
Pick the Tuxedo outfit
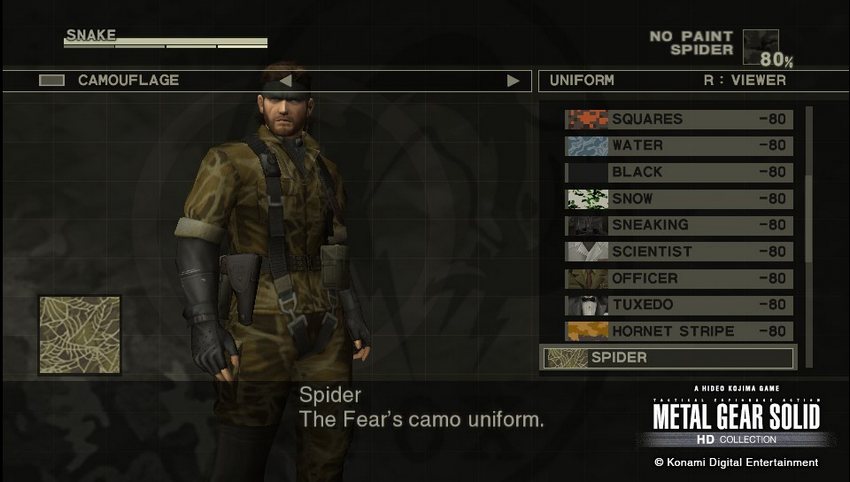[679, 305]
